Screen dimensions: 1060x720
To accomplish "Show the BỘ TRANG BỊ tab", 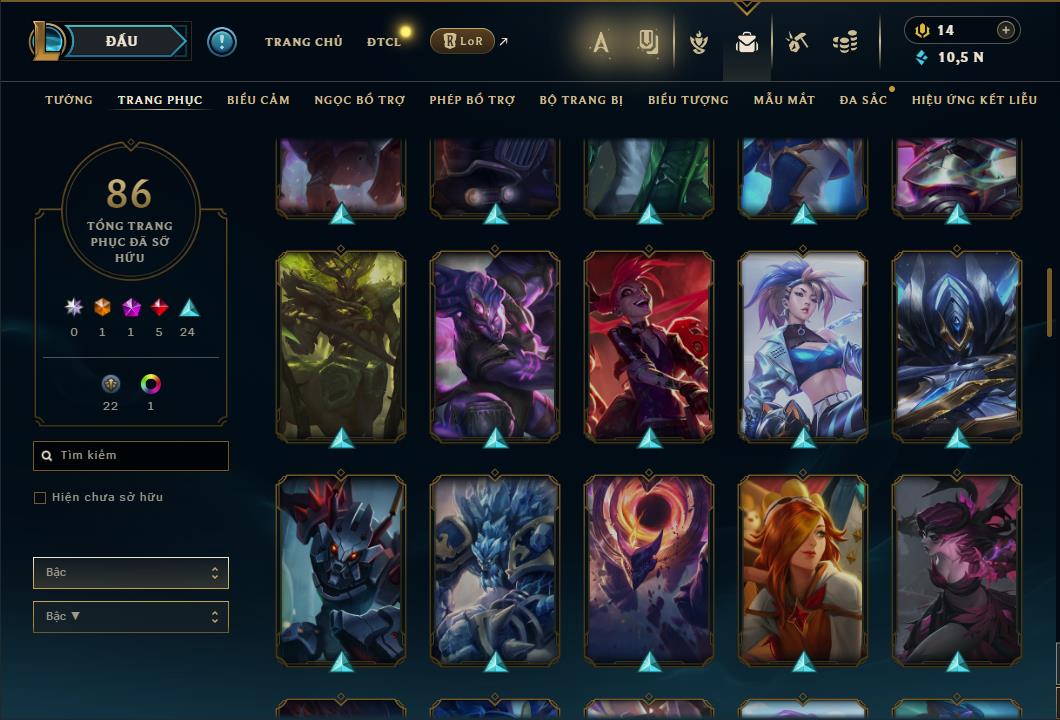I will 581,100.
